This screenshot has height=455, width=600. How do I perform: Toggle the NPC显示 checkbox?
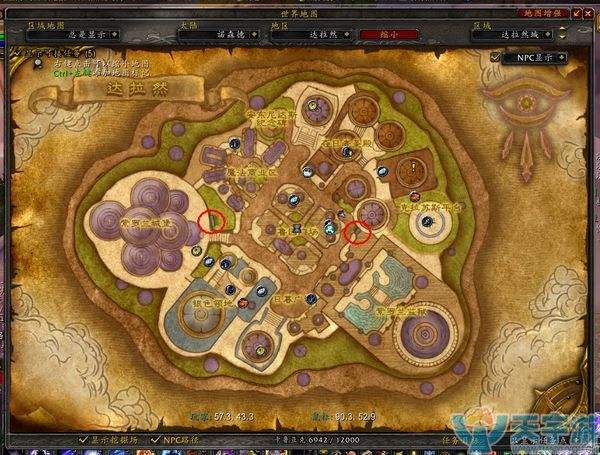pyautogui.click(x=497, y=58)
